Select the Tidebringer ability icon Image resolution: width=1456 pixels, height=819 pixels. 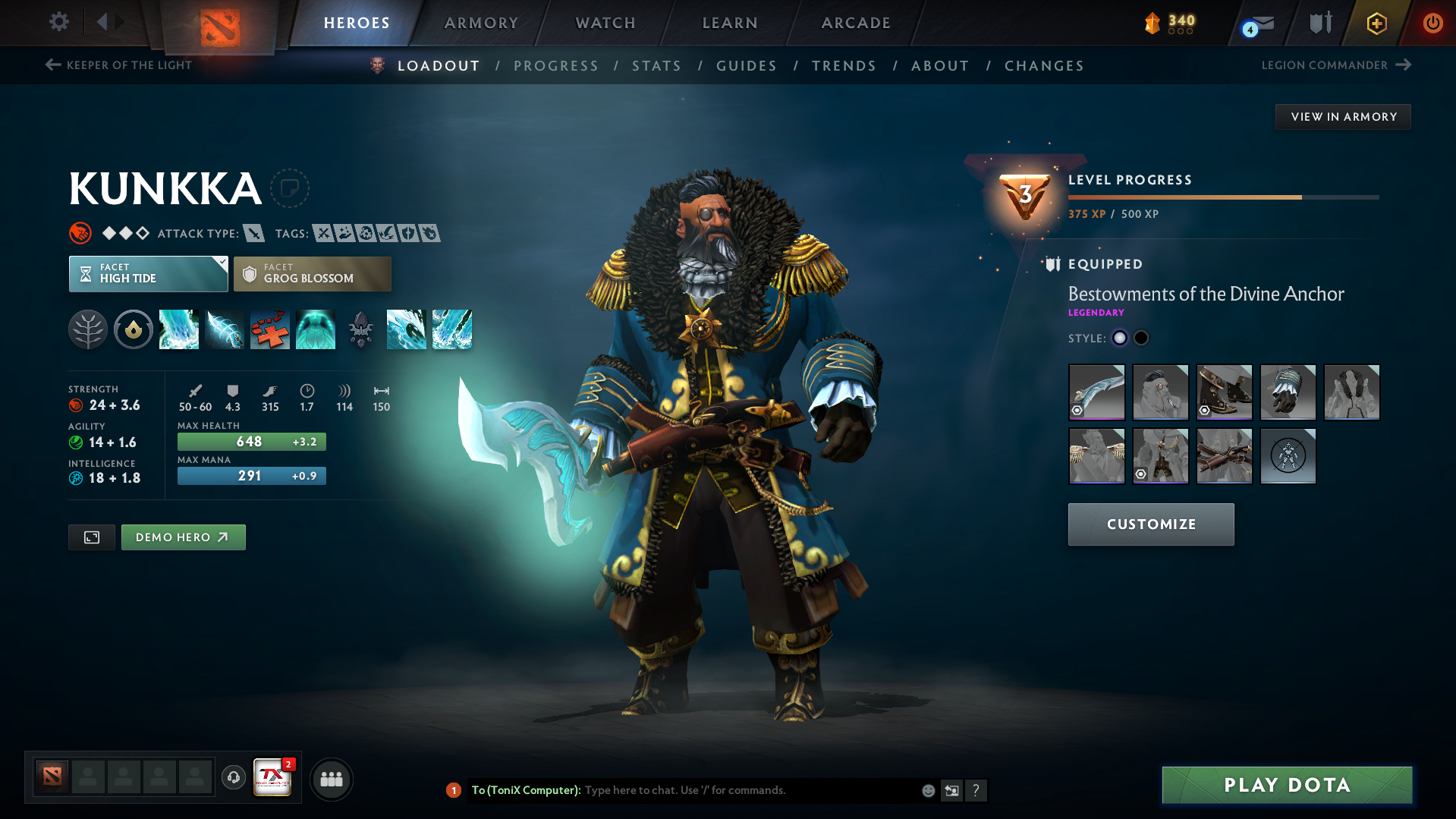(225, 329)
